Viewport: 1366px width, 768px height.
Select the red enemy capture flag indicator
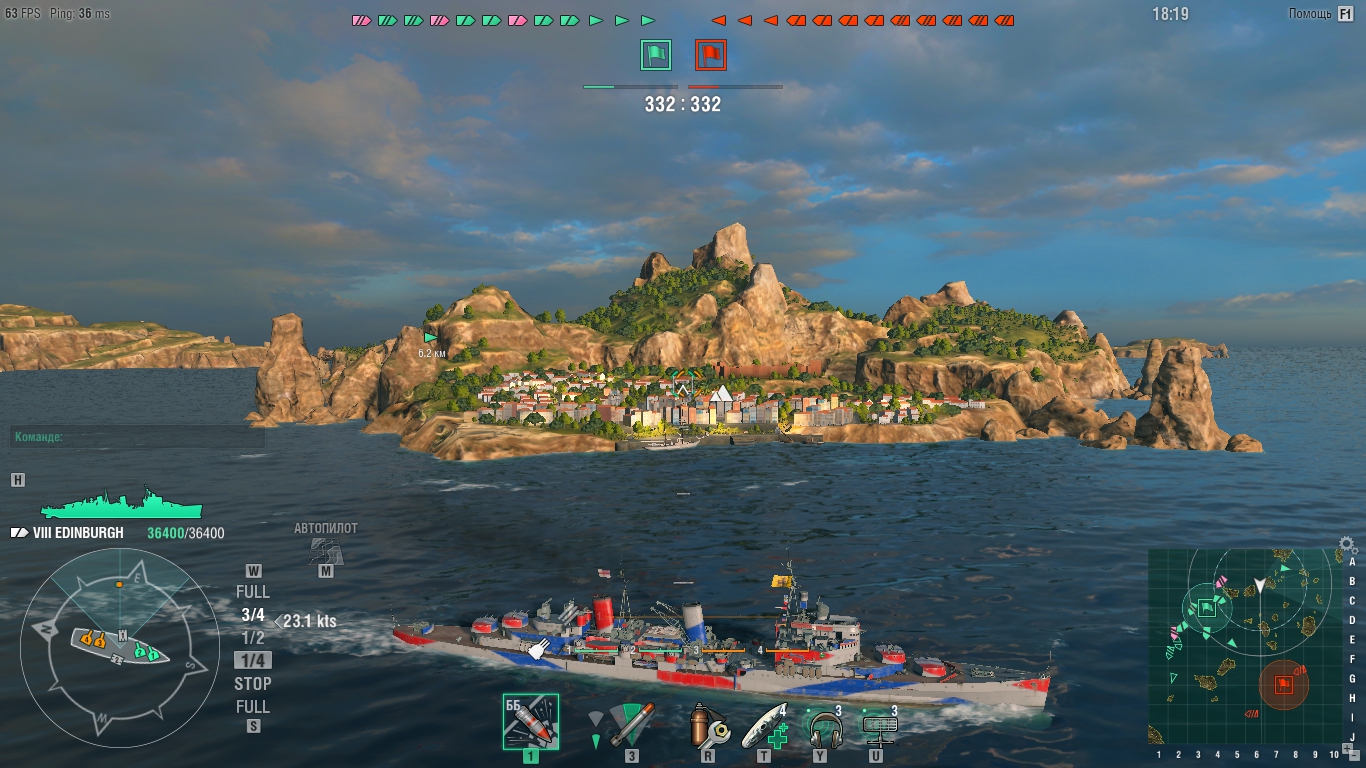[x=711, y=55]
